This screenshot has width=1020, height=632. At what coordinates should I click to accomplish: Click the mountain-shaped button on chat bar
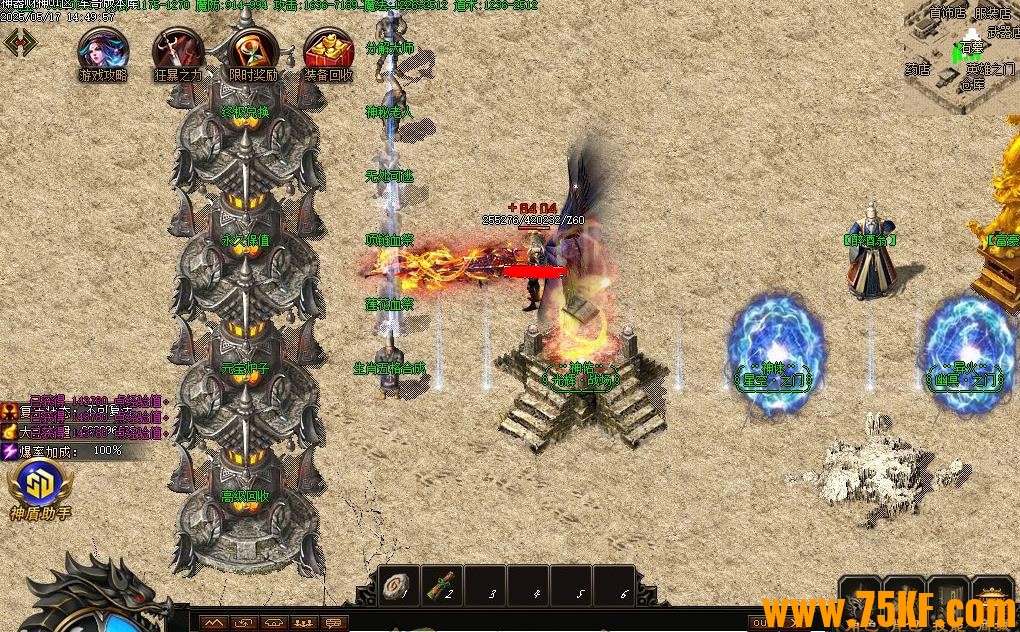point(213,623)
